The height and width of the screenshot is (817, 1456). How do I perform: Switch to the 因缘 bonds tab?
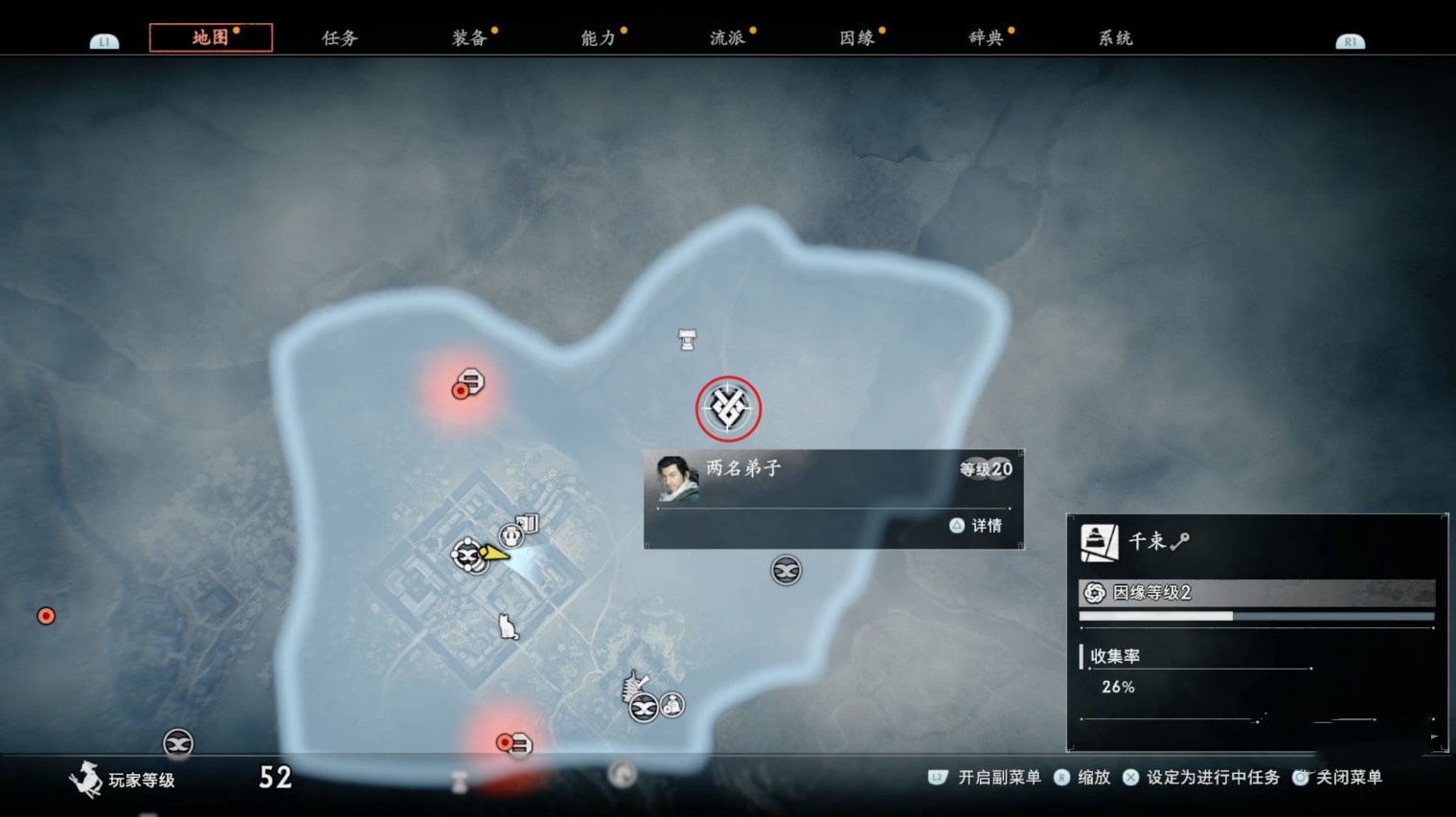tap(857, 38)
